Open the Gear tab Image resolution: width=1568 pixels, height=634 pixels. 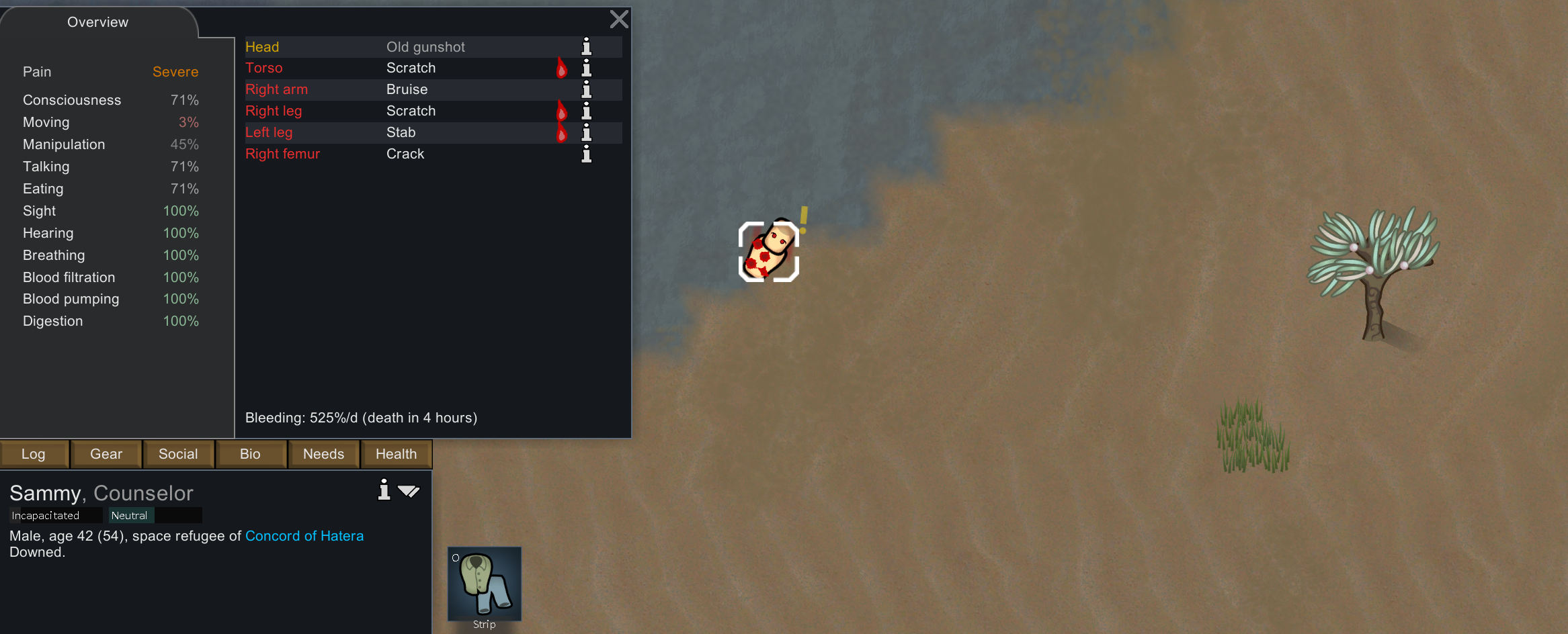106,454
